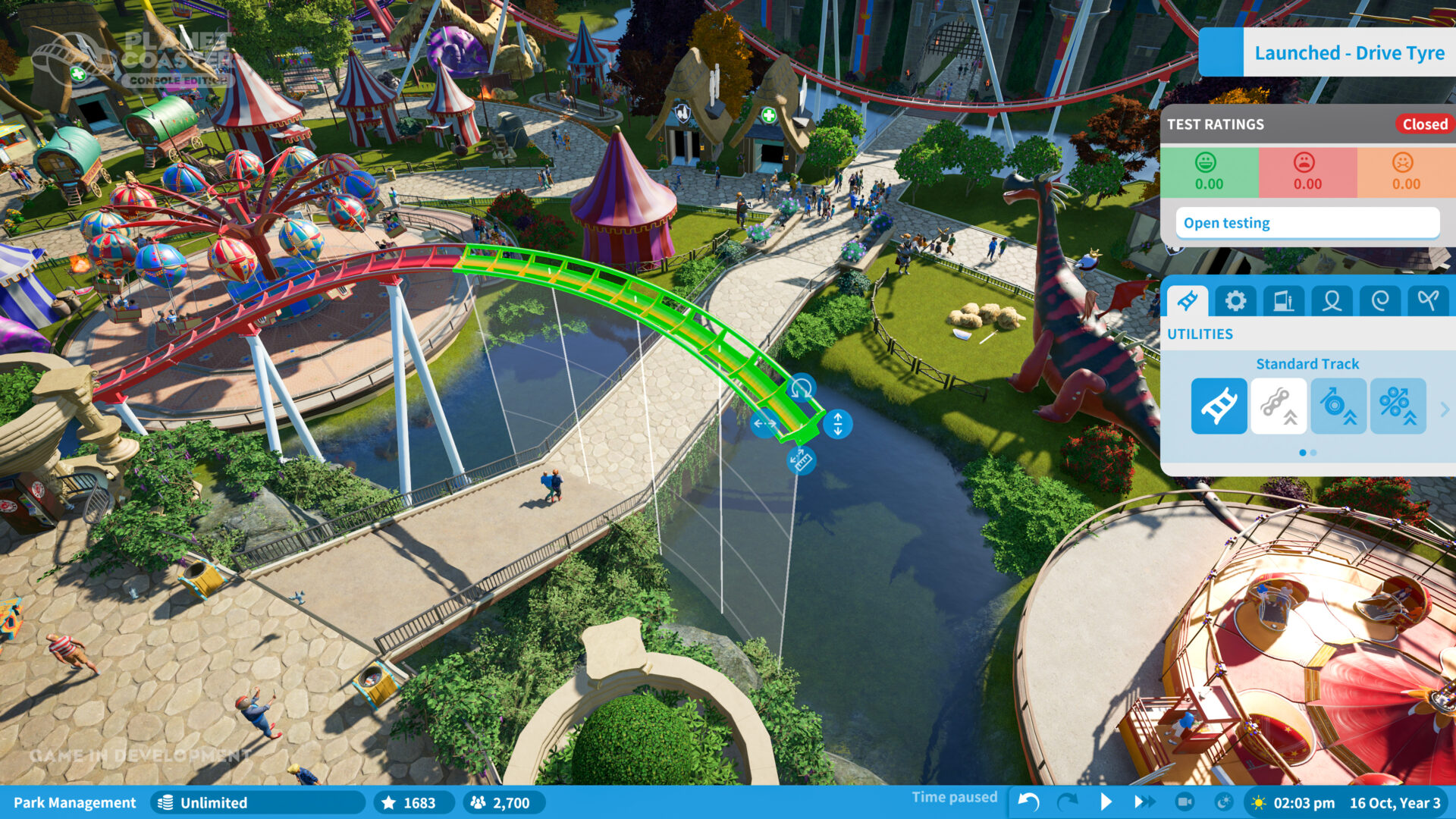Screen dimensions: 1456x819
Task: Expand the track height adjustment arrows
Action: pos(836,425)
